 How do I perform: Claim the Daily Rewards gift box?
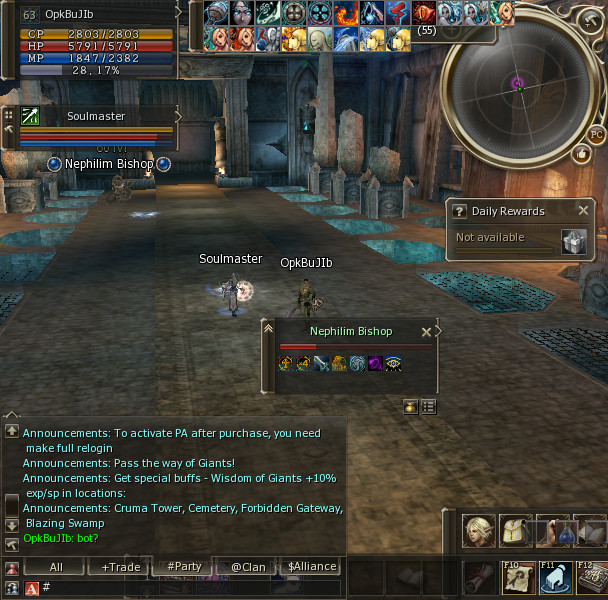coord(573,241)
